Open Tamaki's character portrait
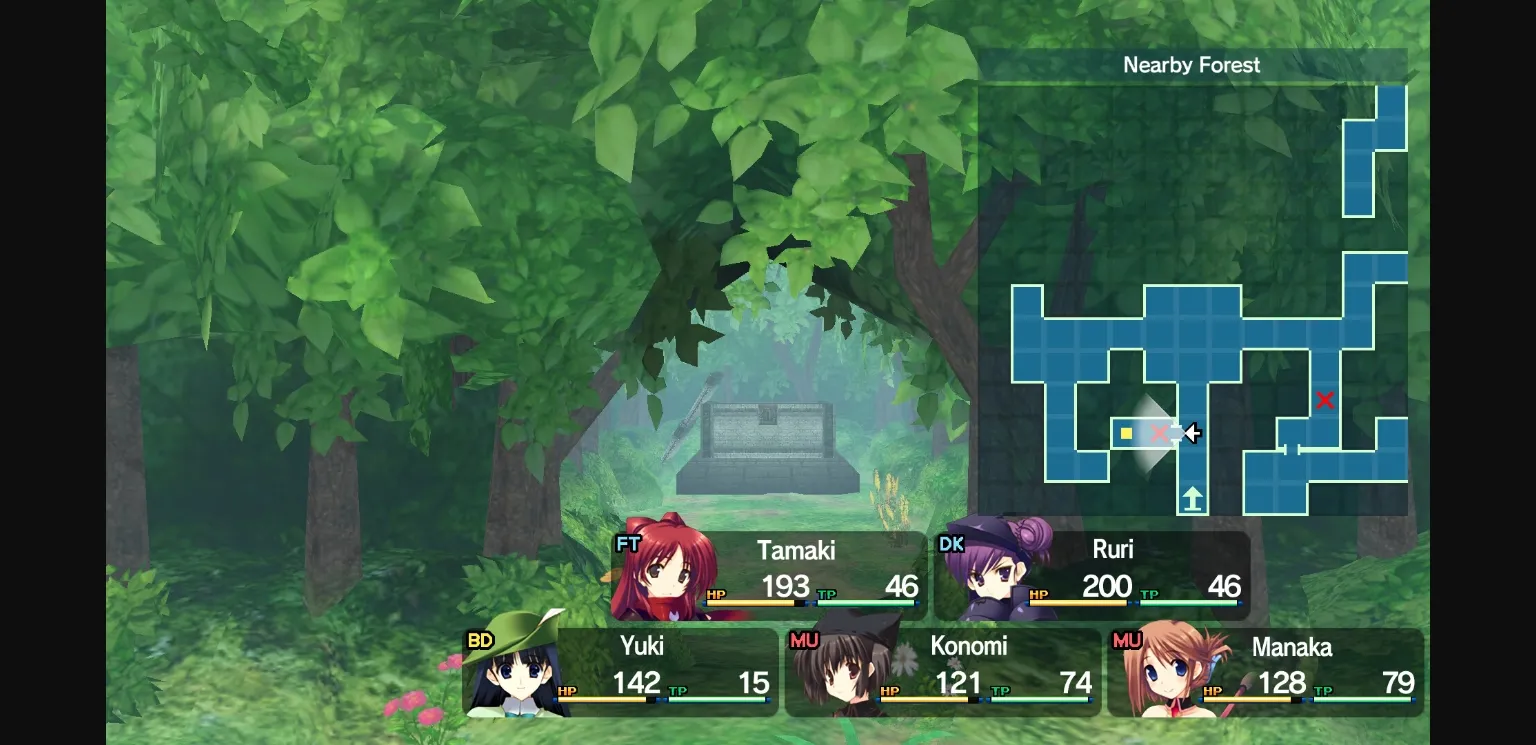 [x=667, y=580]
